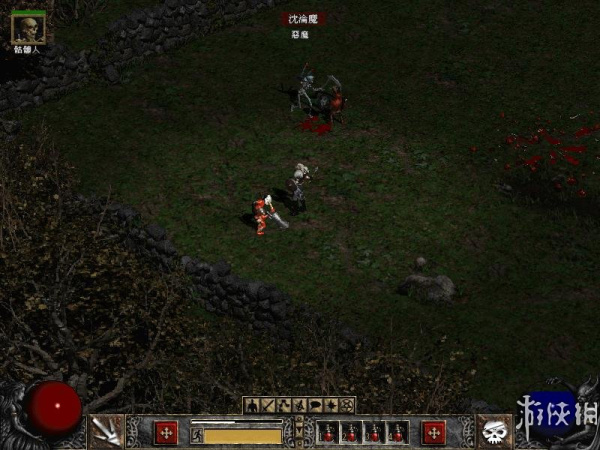600x450 pixels.
Task: Open game menu from the mini panel
Action: (347, 405)
